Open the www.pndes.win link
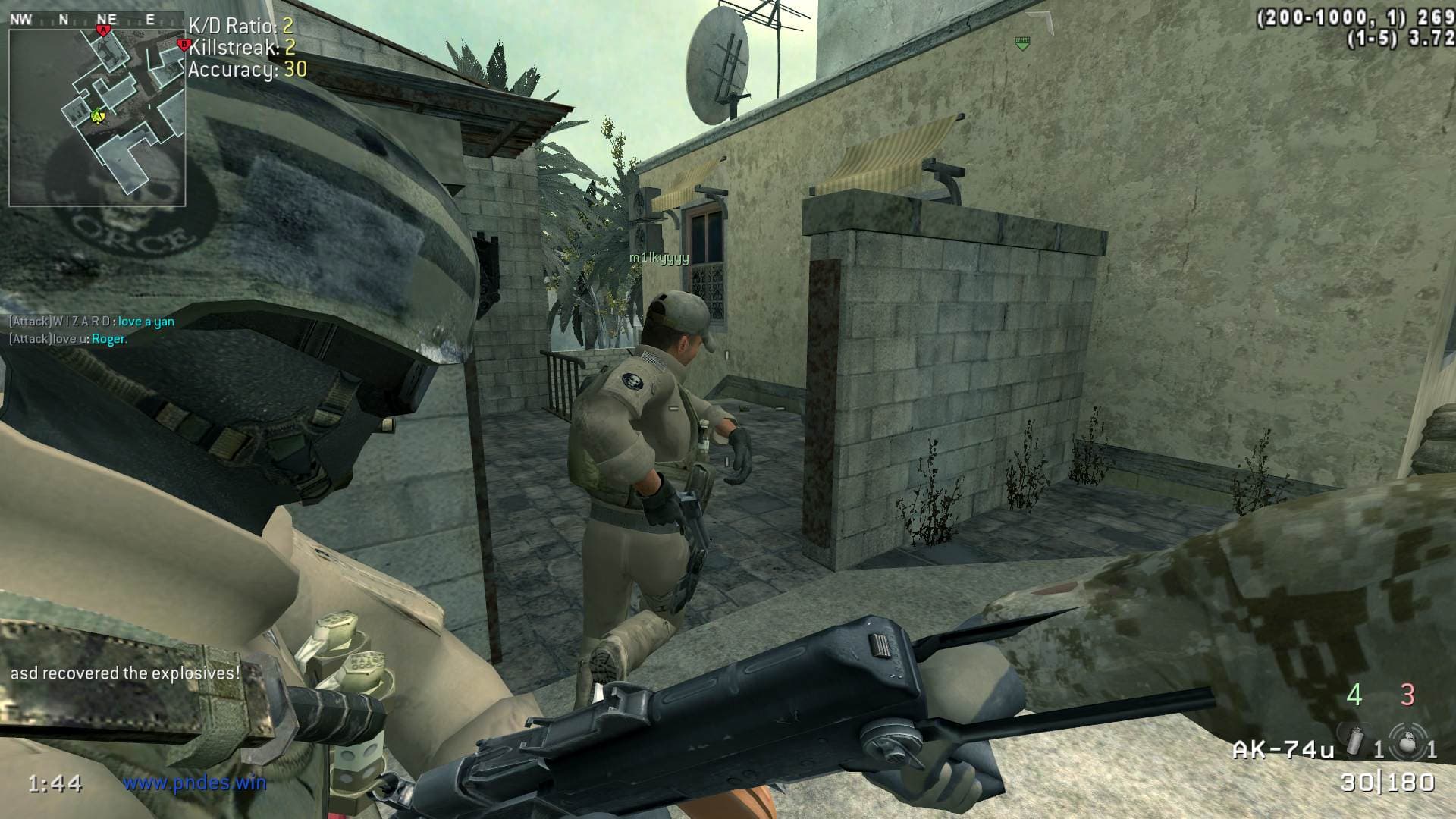The width and height of the screenshot is (1456, 819). (194, 782)
